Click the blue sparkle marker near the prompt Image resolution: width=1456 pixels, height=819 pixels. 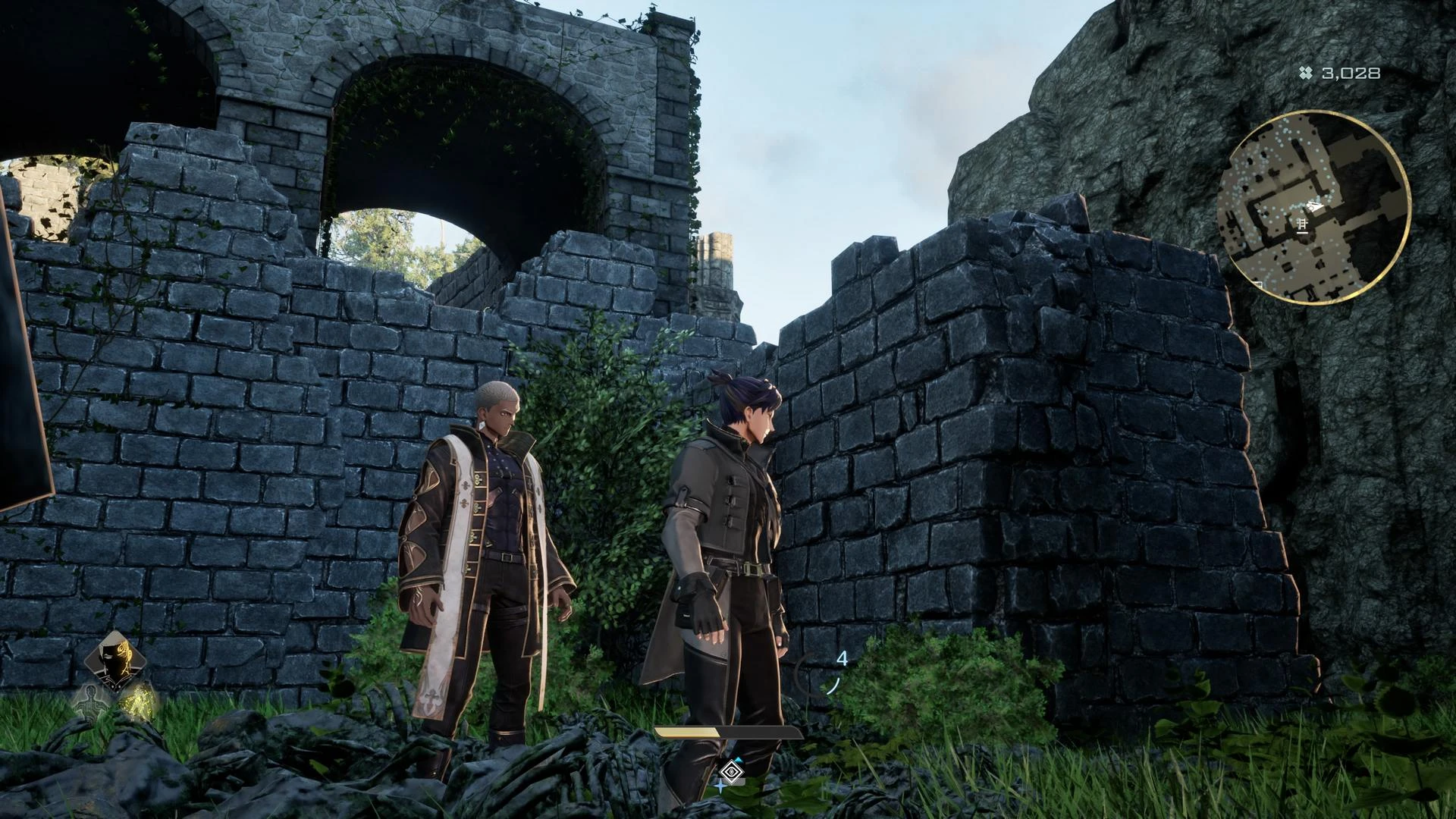720,786
